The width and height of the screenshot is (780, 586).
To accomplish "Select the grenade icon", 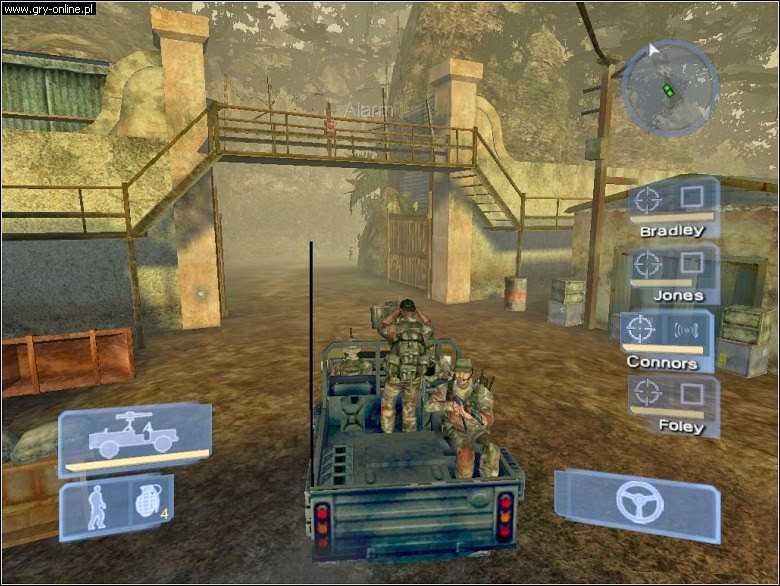I will [x=146, y=501].
